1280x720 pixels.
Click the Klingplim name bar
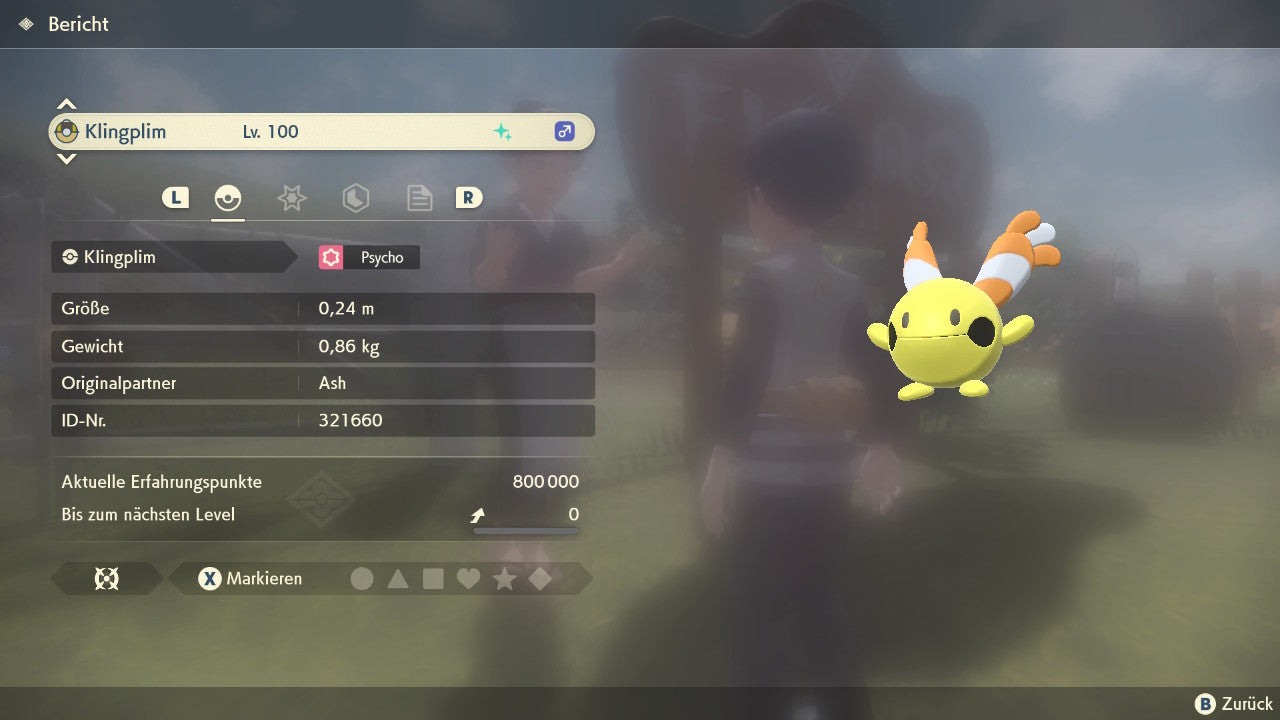320,131
